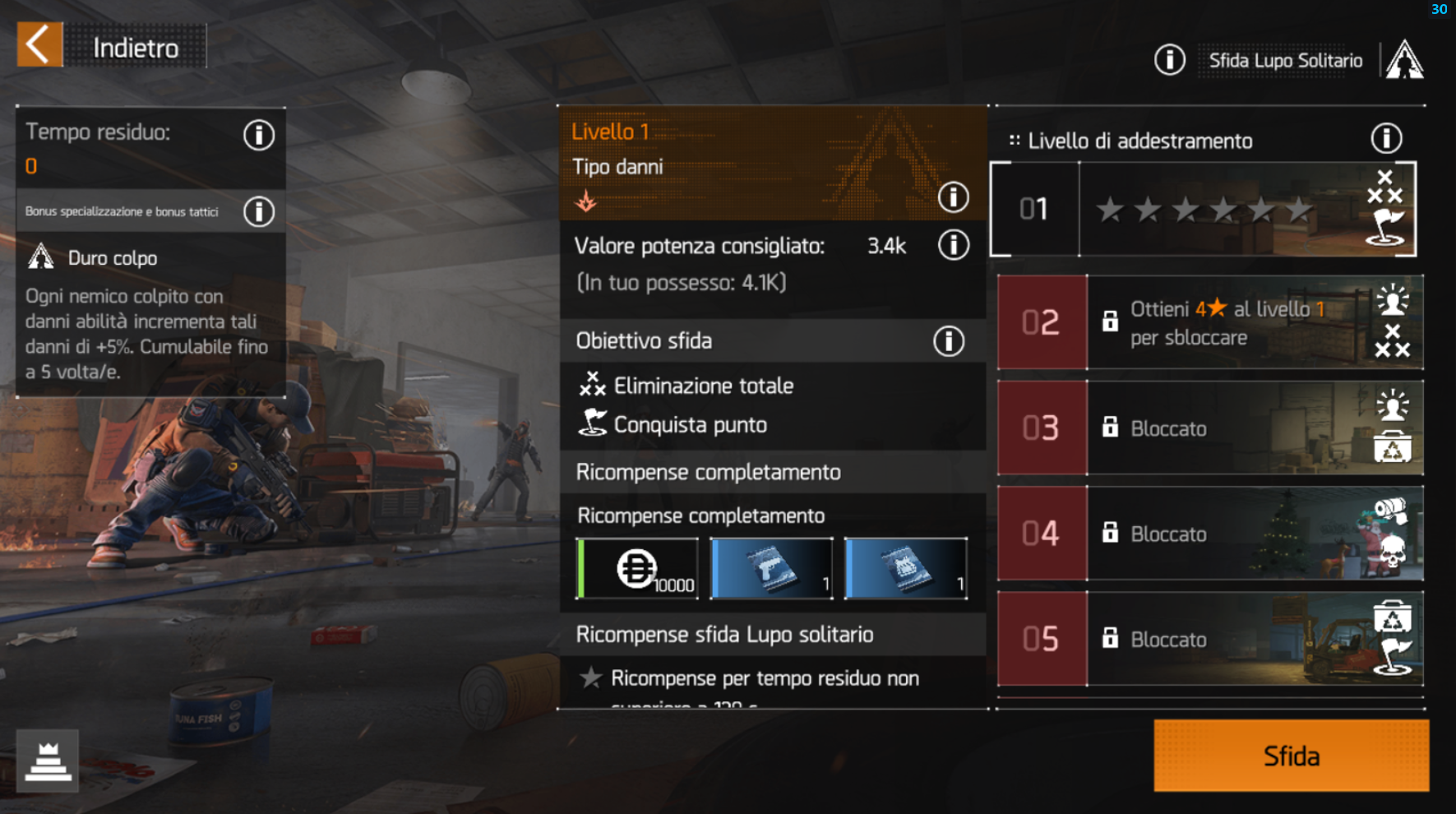Viewport: 1456px width, 814px height.
Task: Open Obiettivo sfida info
Action: click(x=948, y=341)
